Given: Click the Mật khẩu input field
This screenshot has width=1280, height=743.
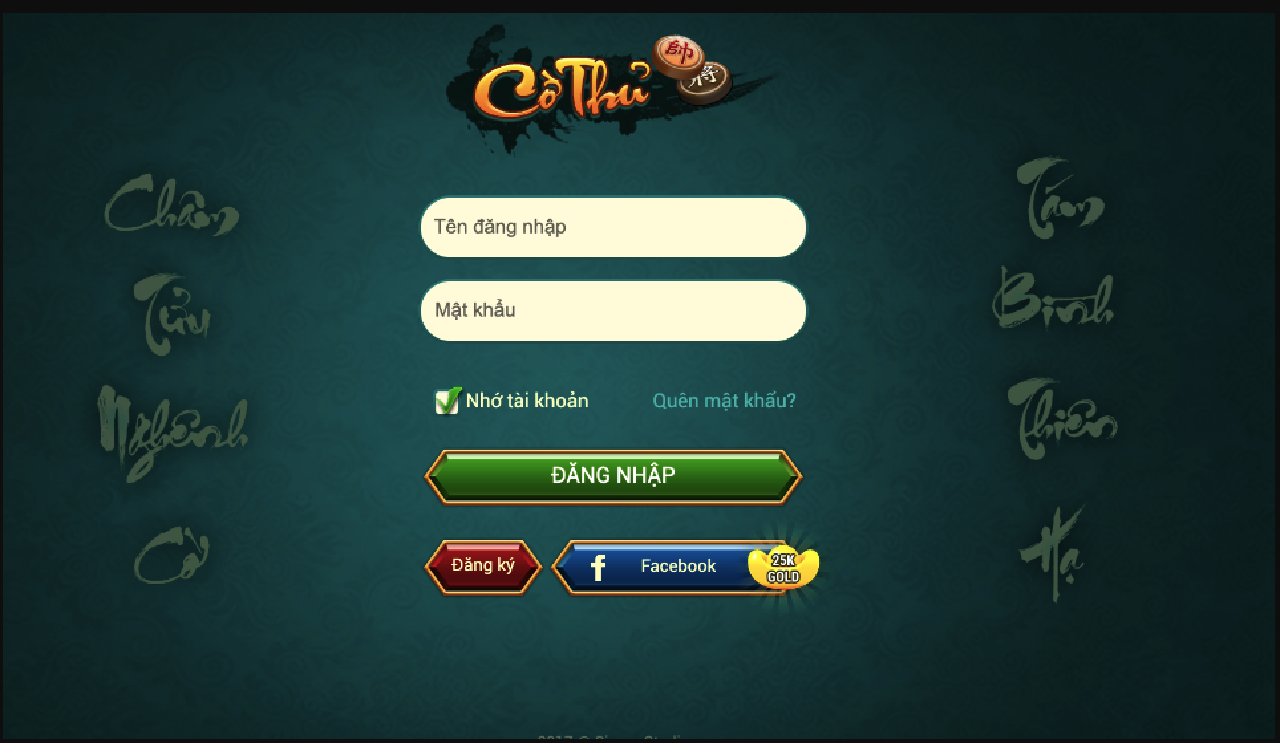Looking at the screenshot, I should (x=612, y=311).
